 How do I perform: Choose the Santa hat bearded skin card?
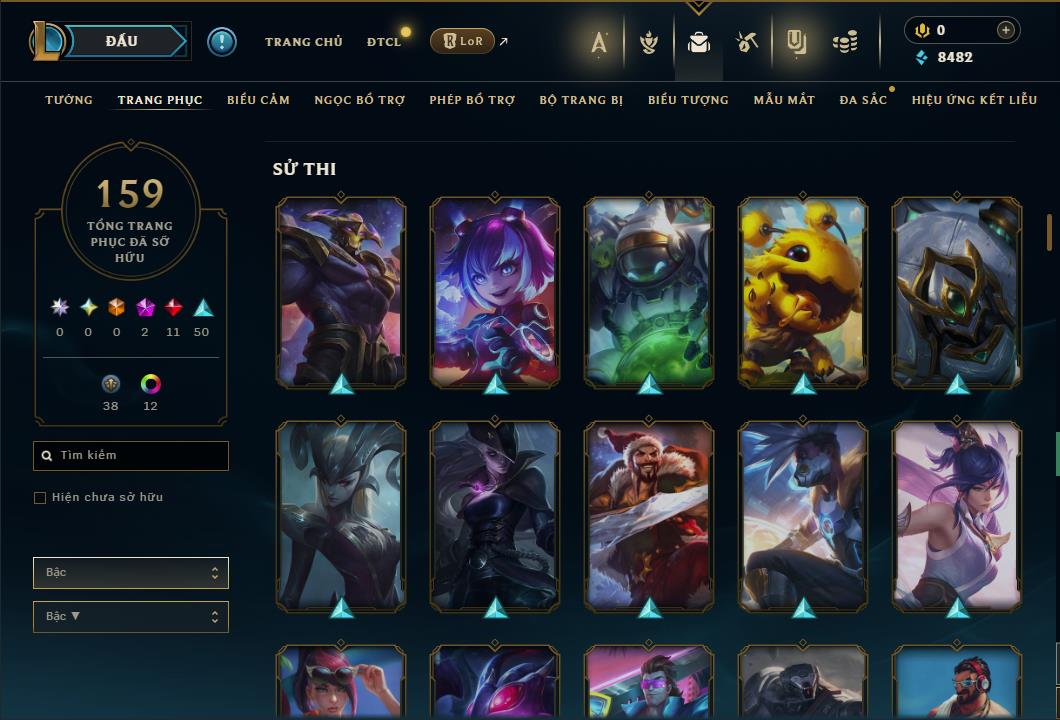pyautogui.click(x=649, y=516)
